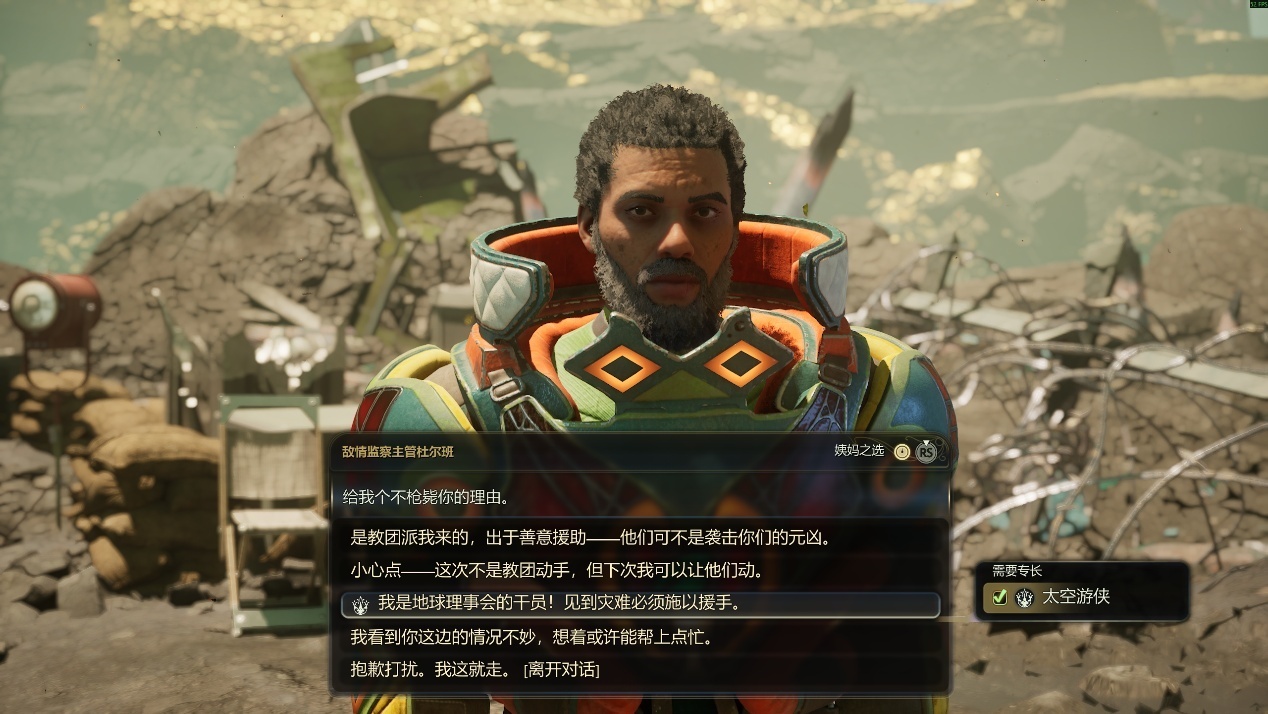Leave the conversation with 抱歉打扰

pos(475,669)
